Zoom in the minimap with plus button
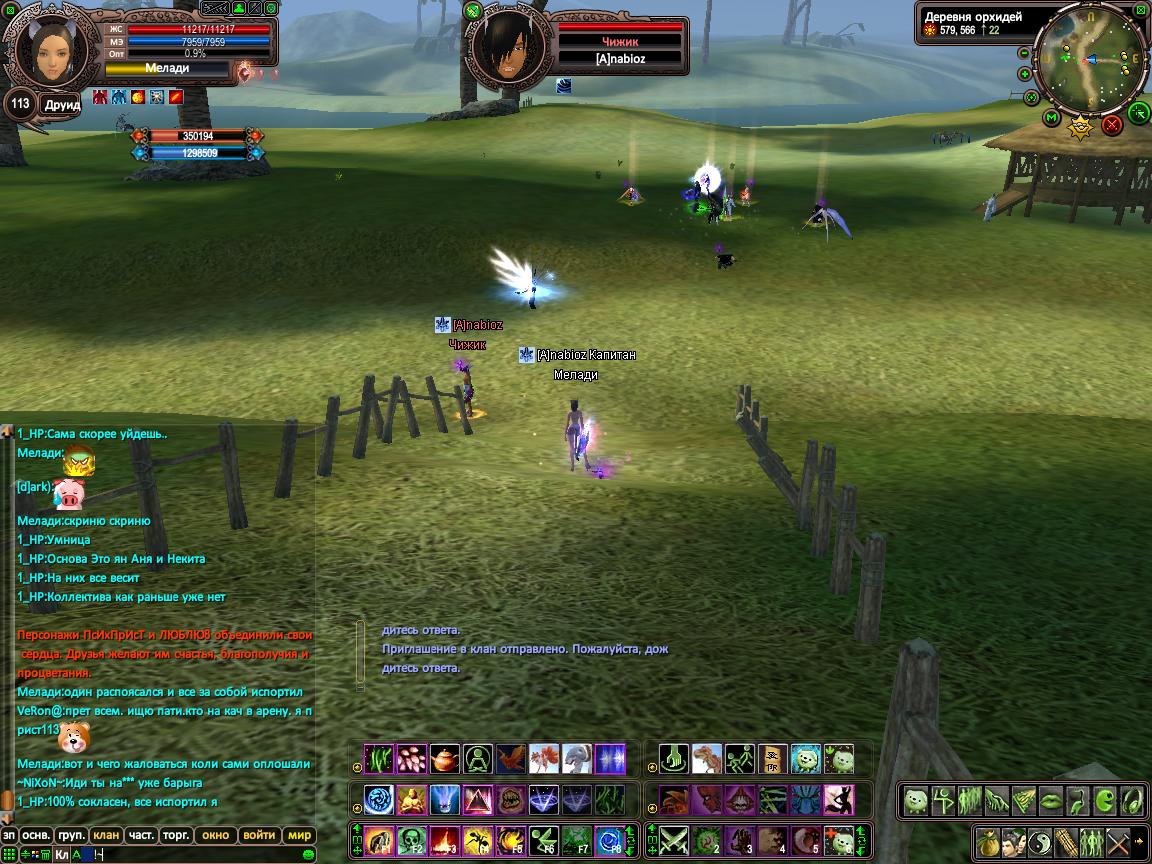 (x=1024, y=74)
